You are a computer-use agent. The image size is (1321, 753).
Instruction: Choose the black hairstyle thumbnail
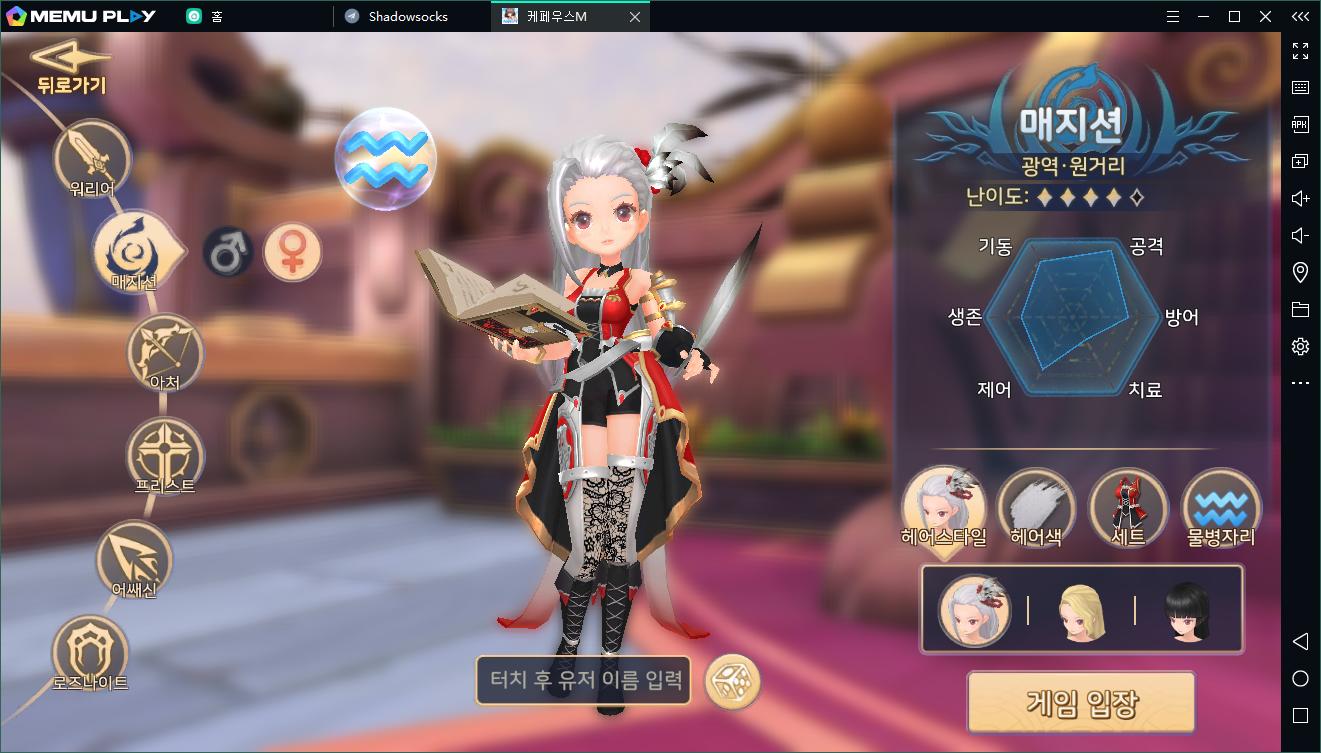coord(1188,609)
